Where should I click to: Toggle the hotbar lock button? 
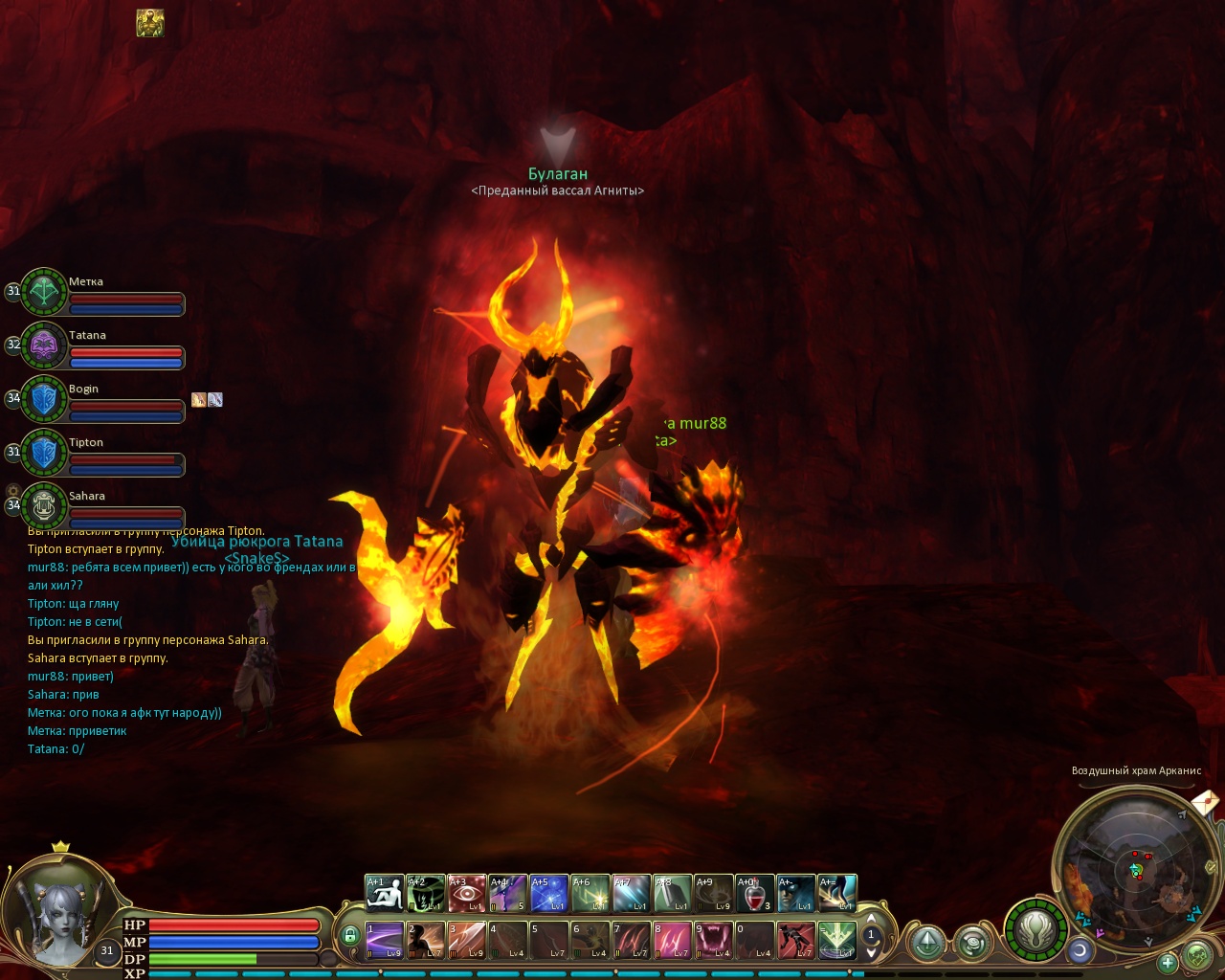point(350,935)
